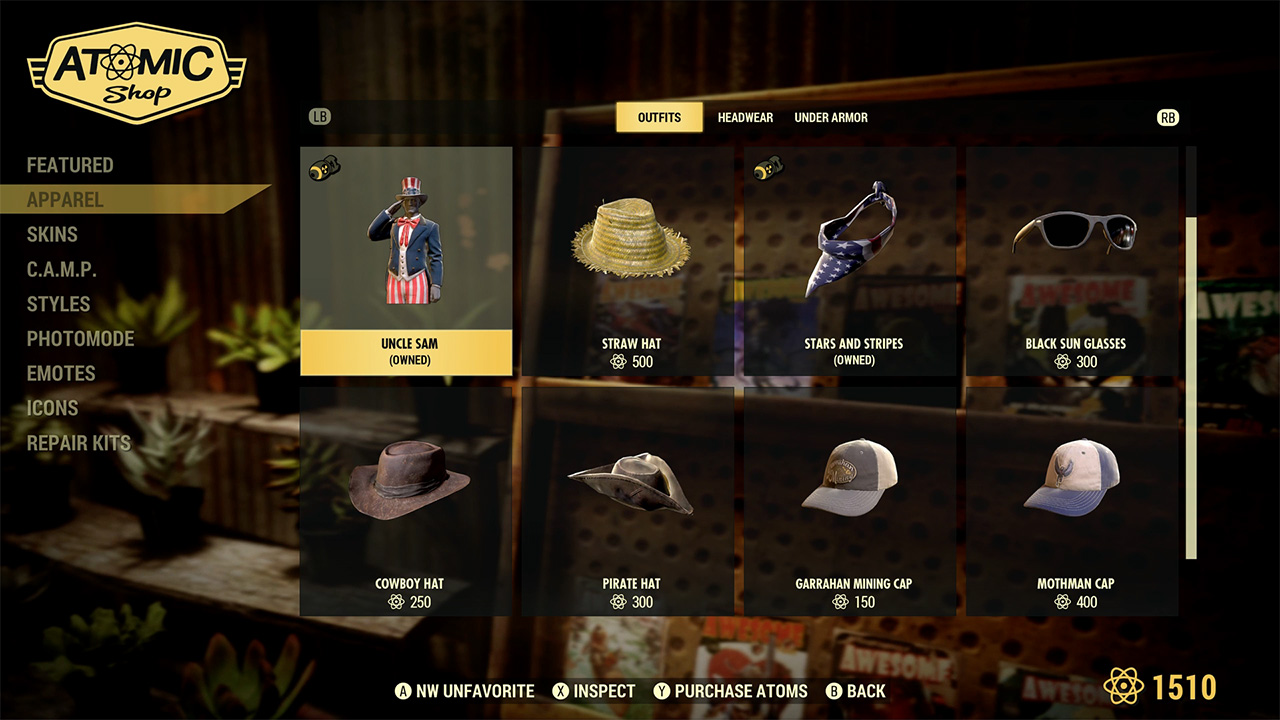1280x720 pixels.
Task: Select the Straw Hat item
Action: click(x=631, y=261)
